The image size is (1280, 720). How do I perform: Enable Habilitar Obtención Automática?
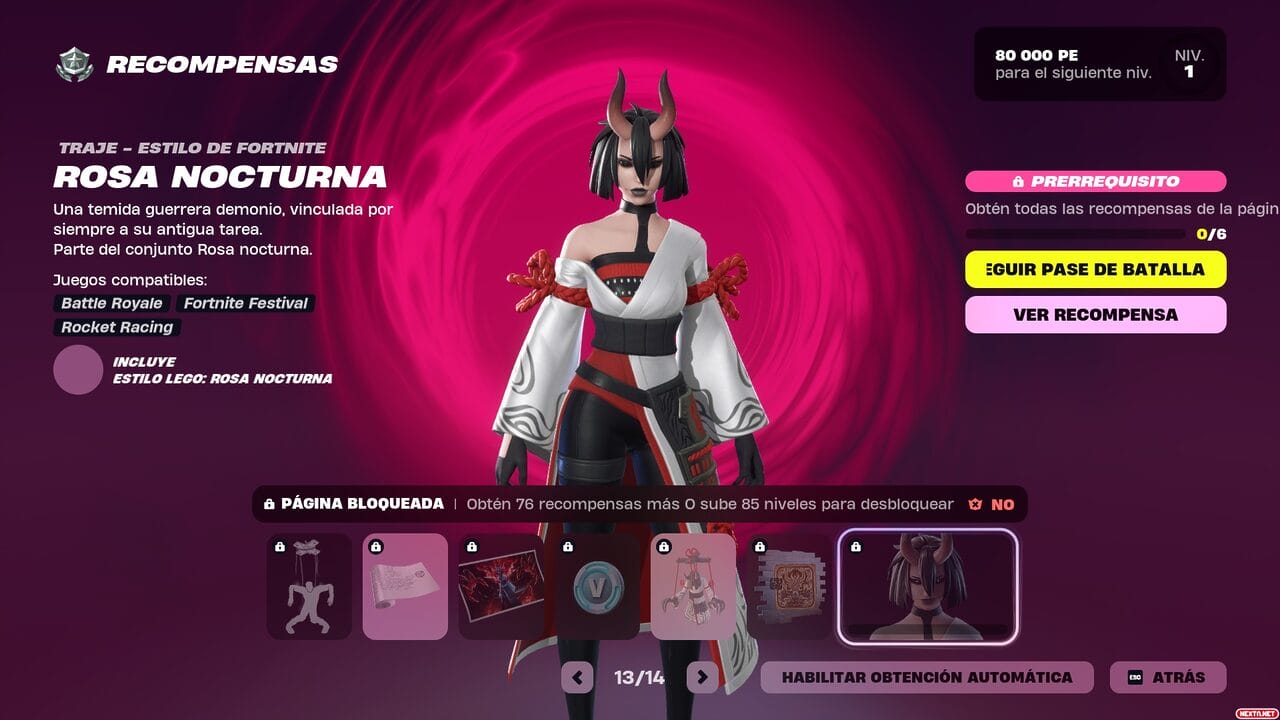[926, 677]
